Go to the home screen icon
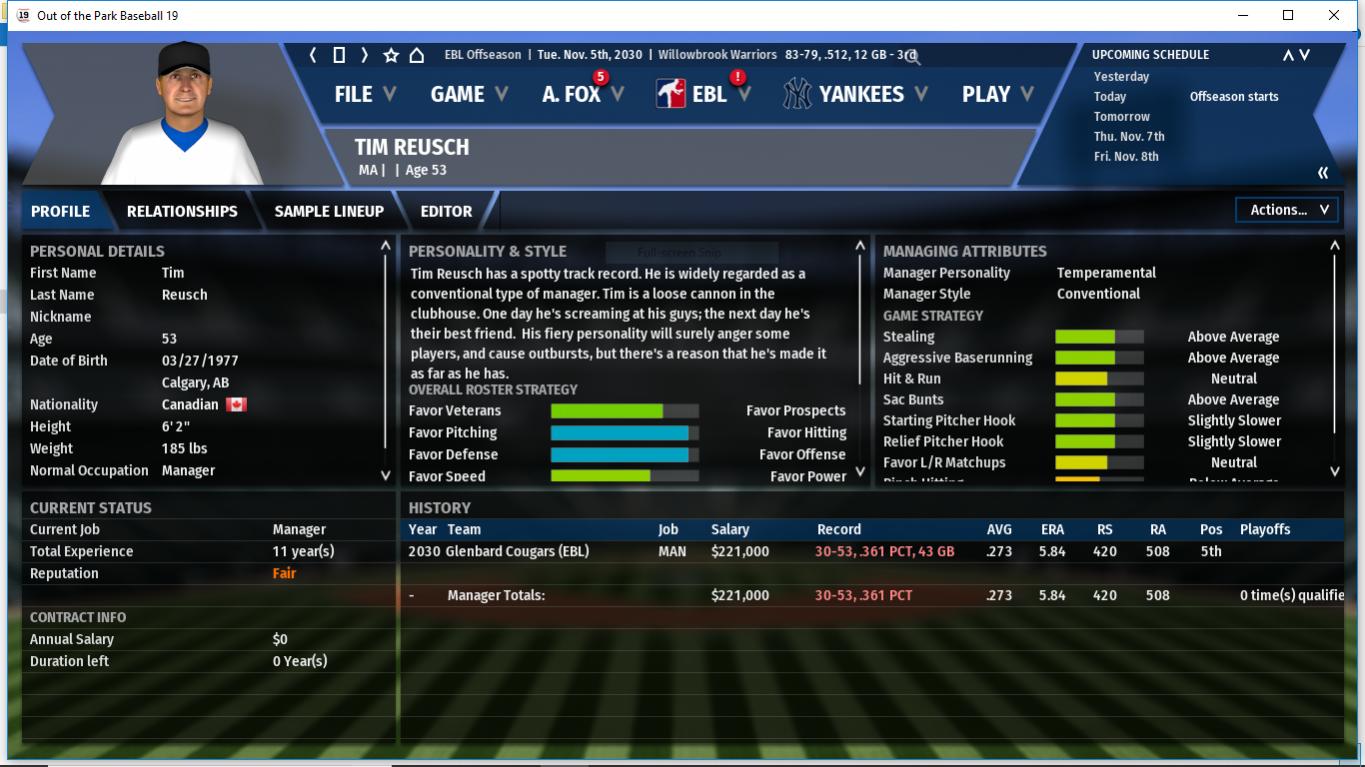Viewport: 1365px width, 767px height. tap(417, 55)
